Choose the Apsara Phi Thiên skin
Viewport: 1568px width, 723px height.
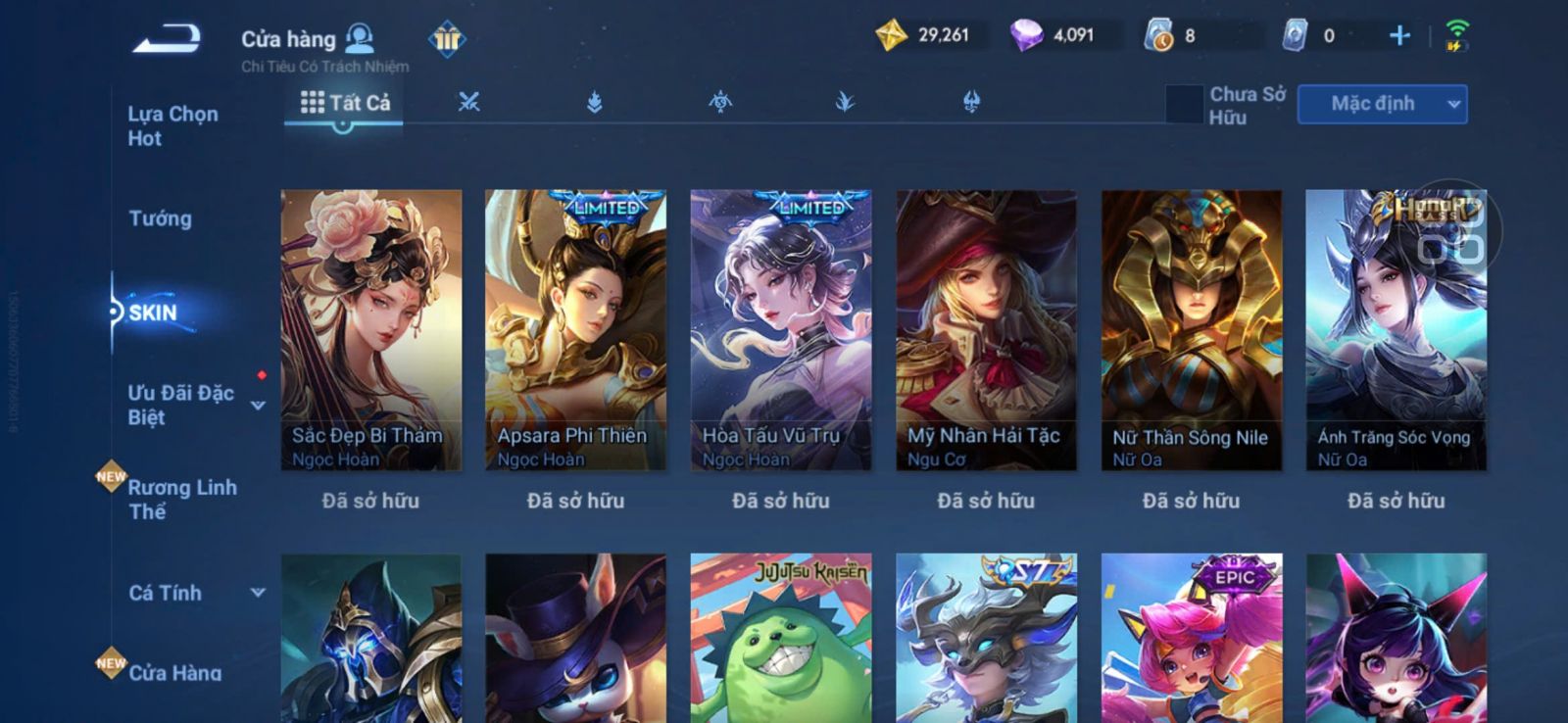(575, 329)
